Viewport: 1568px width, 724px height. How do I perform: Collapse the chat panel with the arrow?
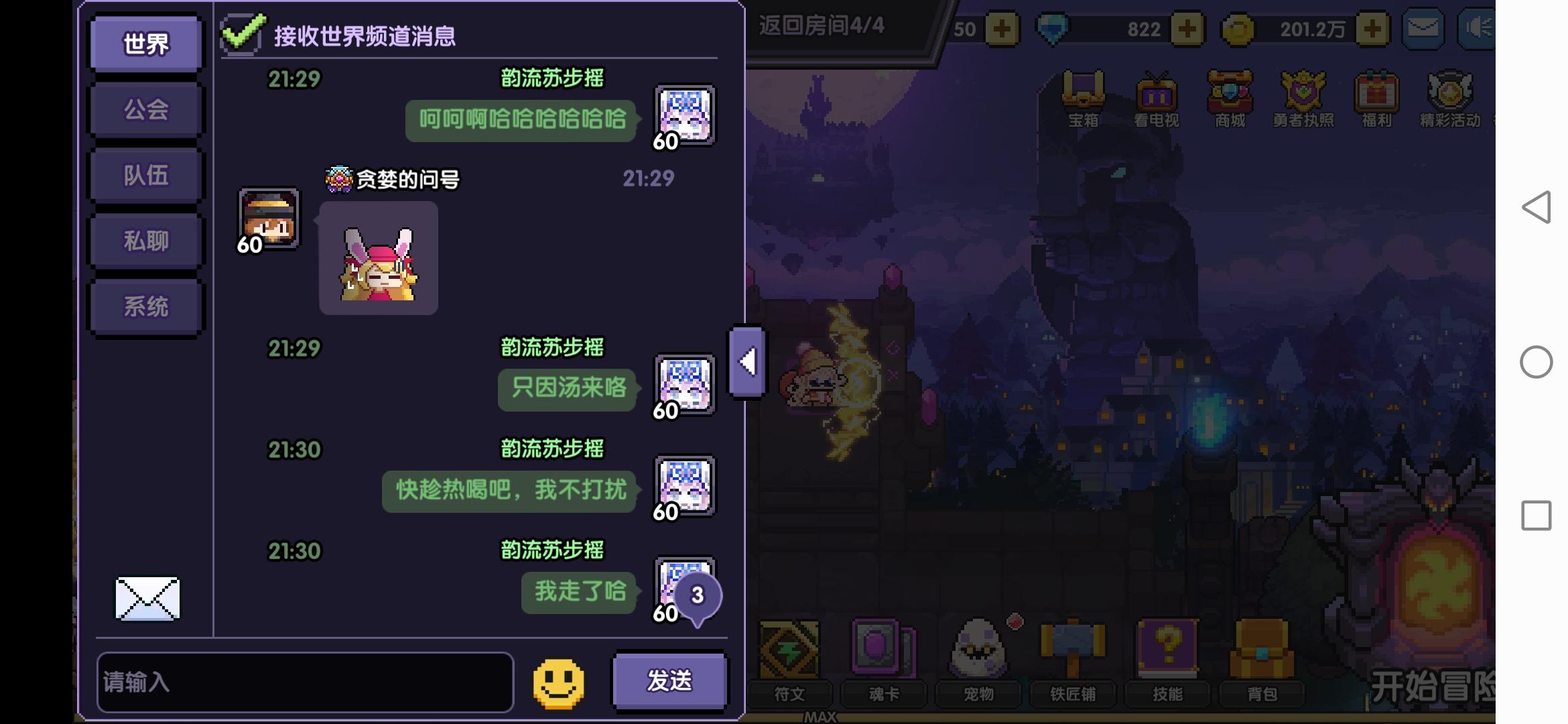coord(746,362)
